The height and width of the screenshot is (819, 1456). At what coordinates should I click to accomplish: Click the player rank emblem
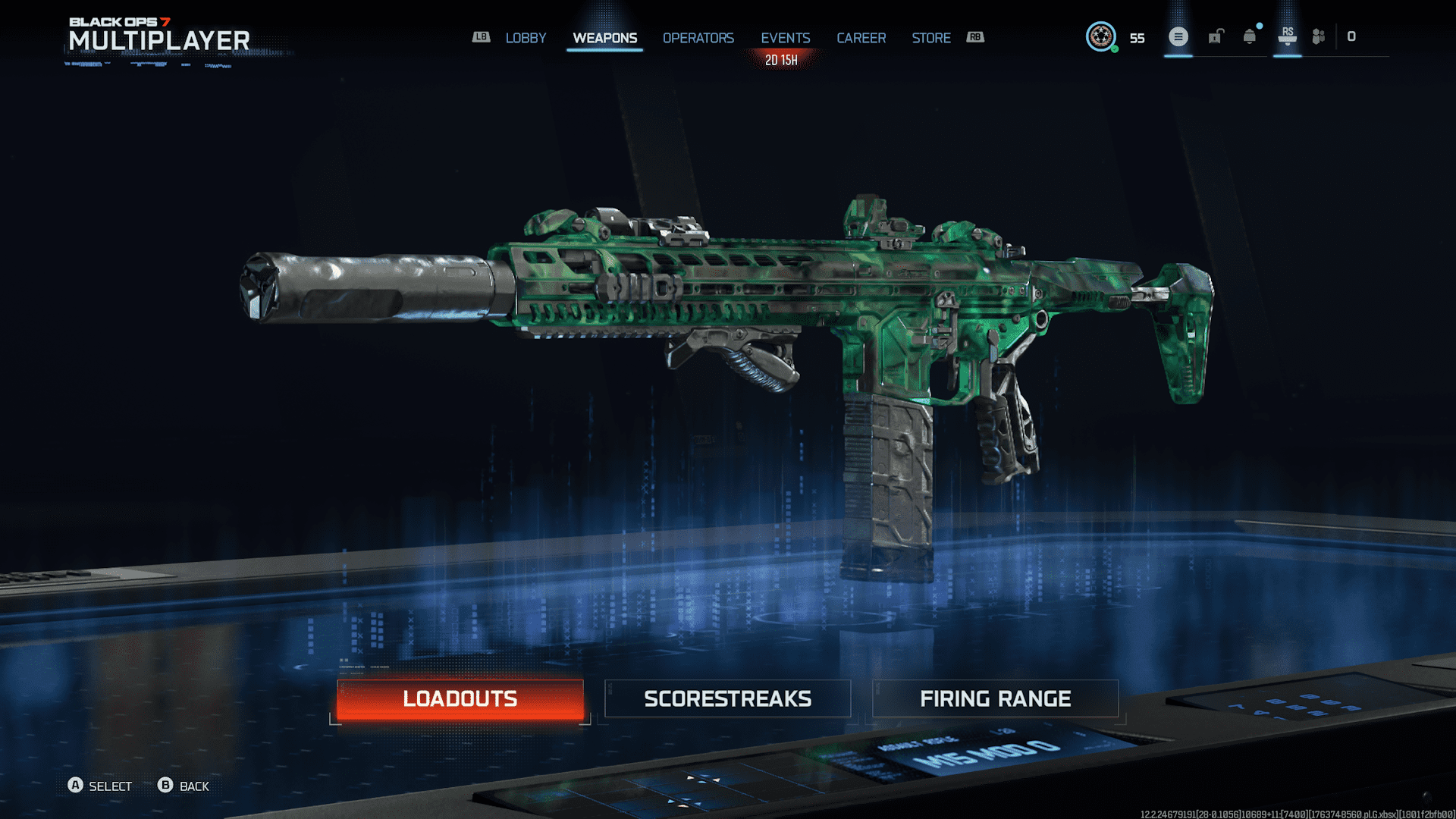[1100, 36]
